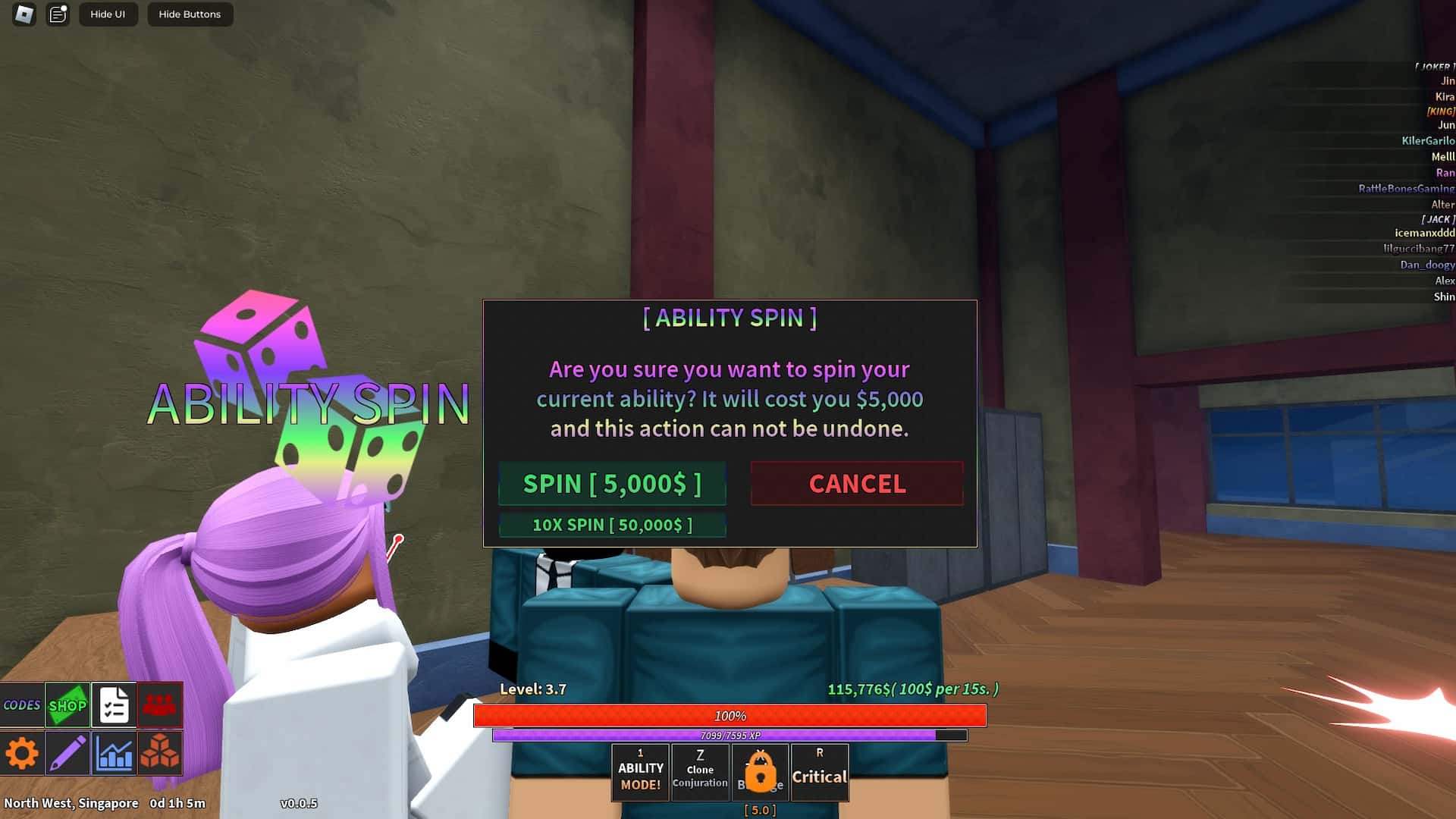Viewport: 1456px width, 819px height.
Task: Select the Clone Conjuration Z ability slot
Action: tap(699, 770)
